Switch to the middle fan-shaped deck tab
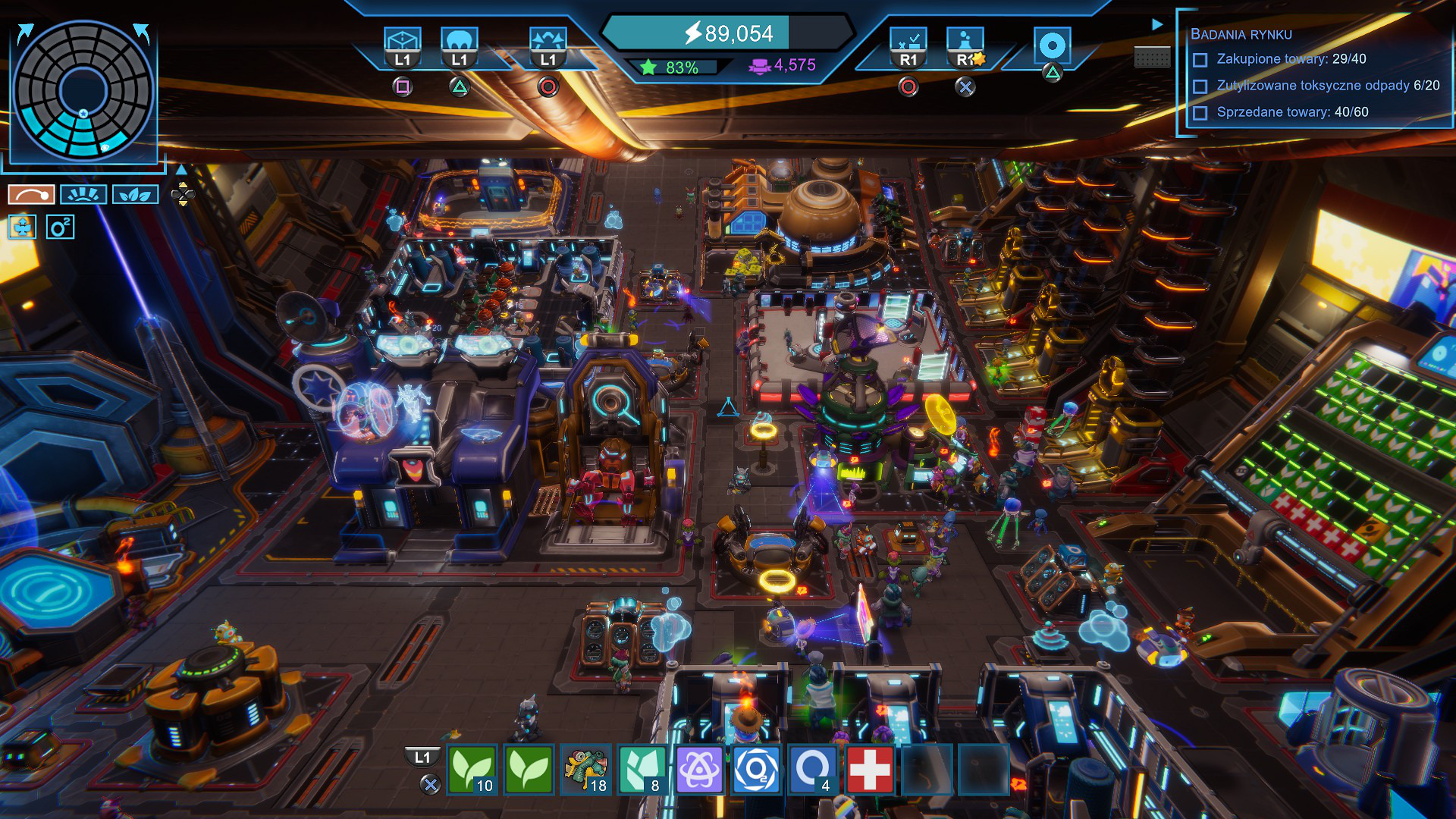This screenshot has width=1456, height=819. (x=83, y=195)
